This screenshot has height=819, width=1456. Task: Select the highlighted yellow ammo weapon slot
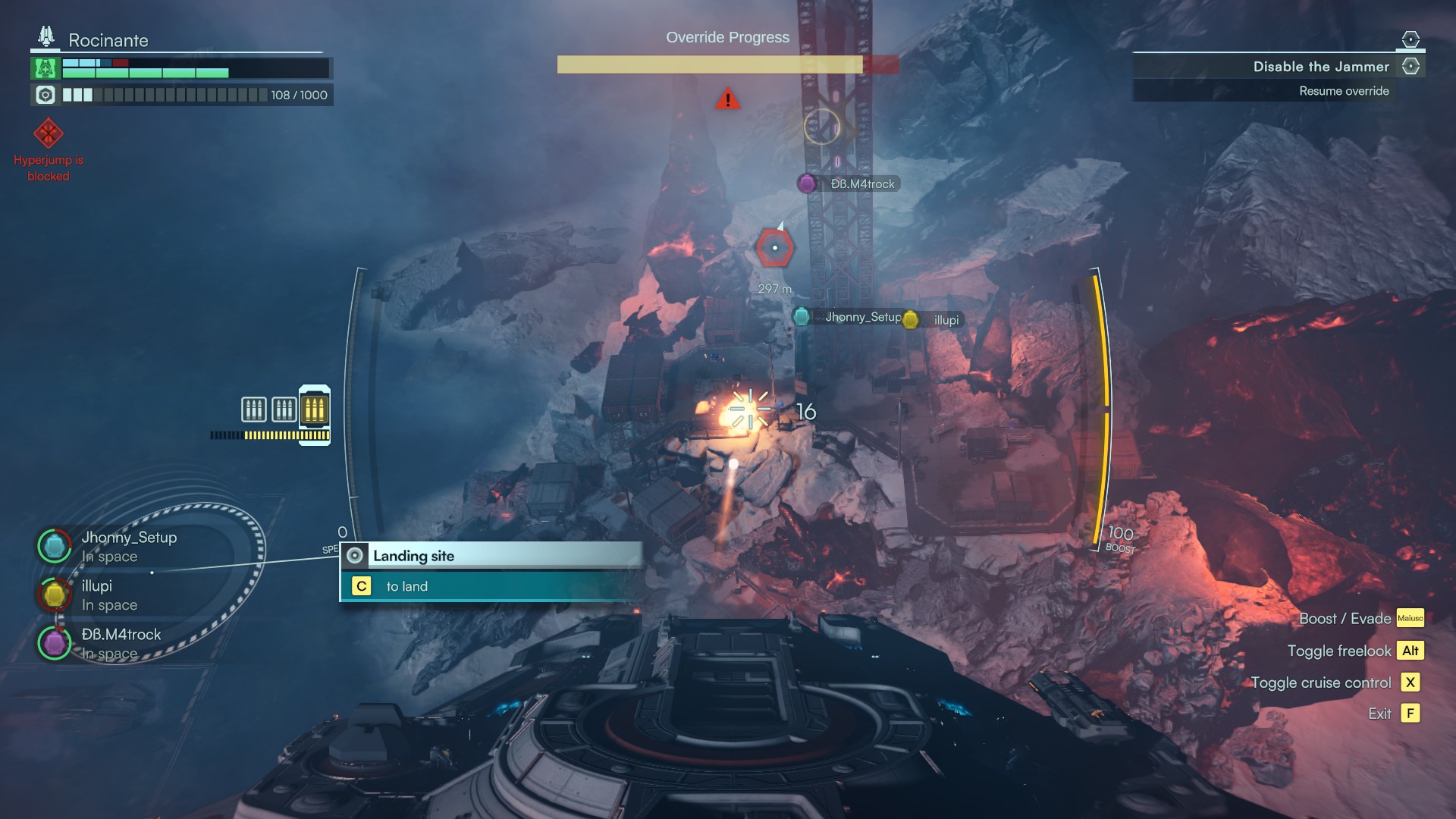(314, 409)
